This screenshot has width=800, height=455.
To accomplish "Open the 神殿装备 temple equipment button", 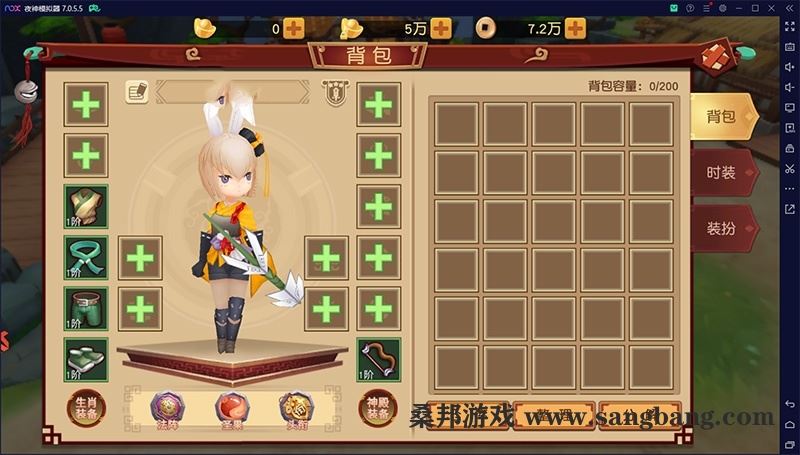I will click(x=379, y=408).
